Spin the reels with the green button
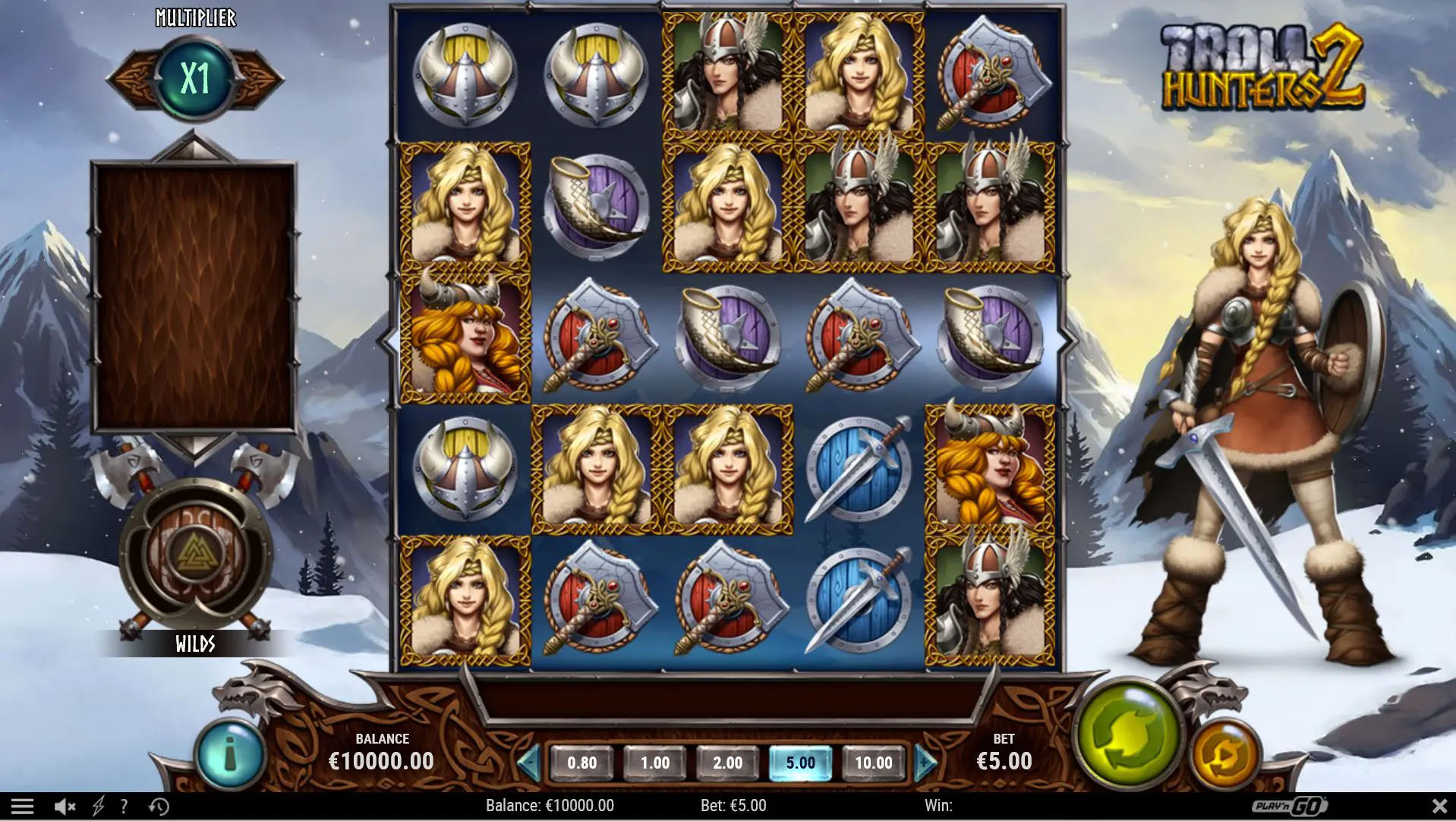Screen dimensions: 1456x821 tap(1128, 734)
